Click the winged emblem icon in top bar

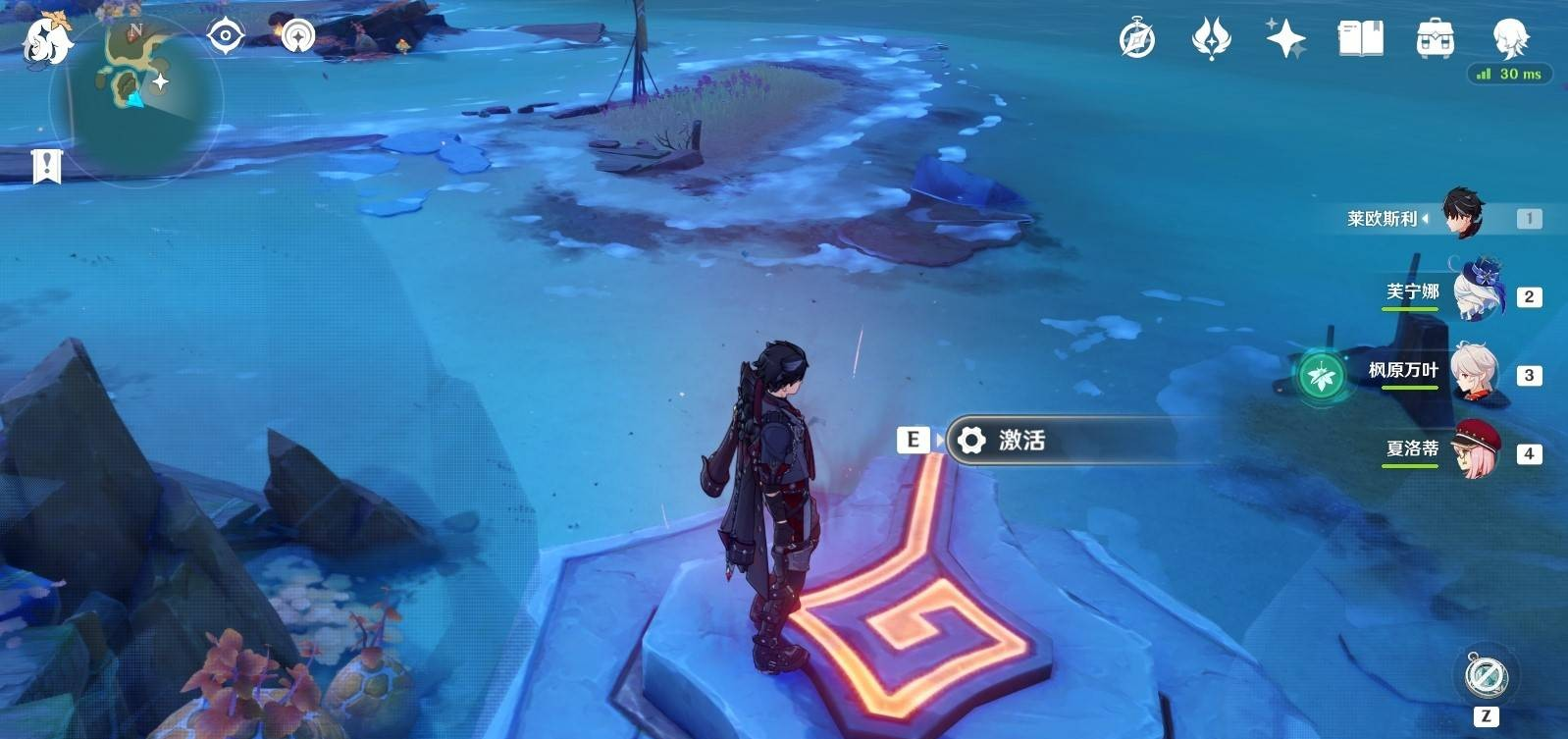coord(1211,40)
